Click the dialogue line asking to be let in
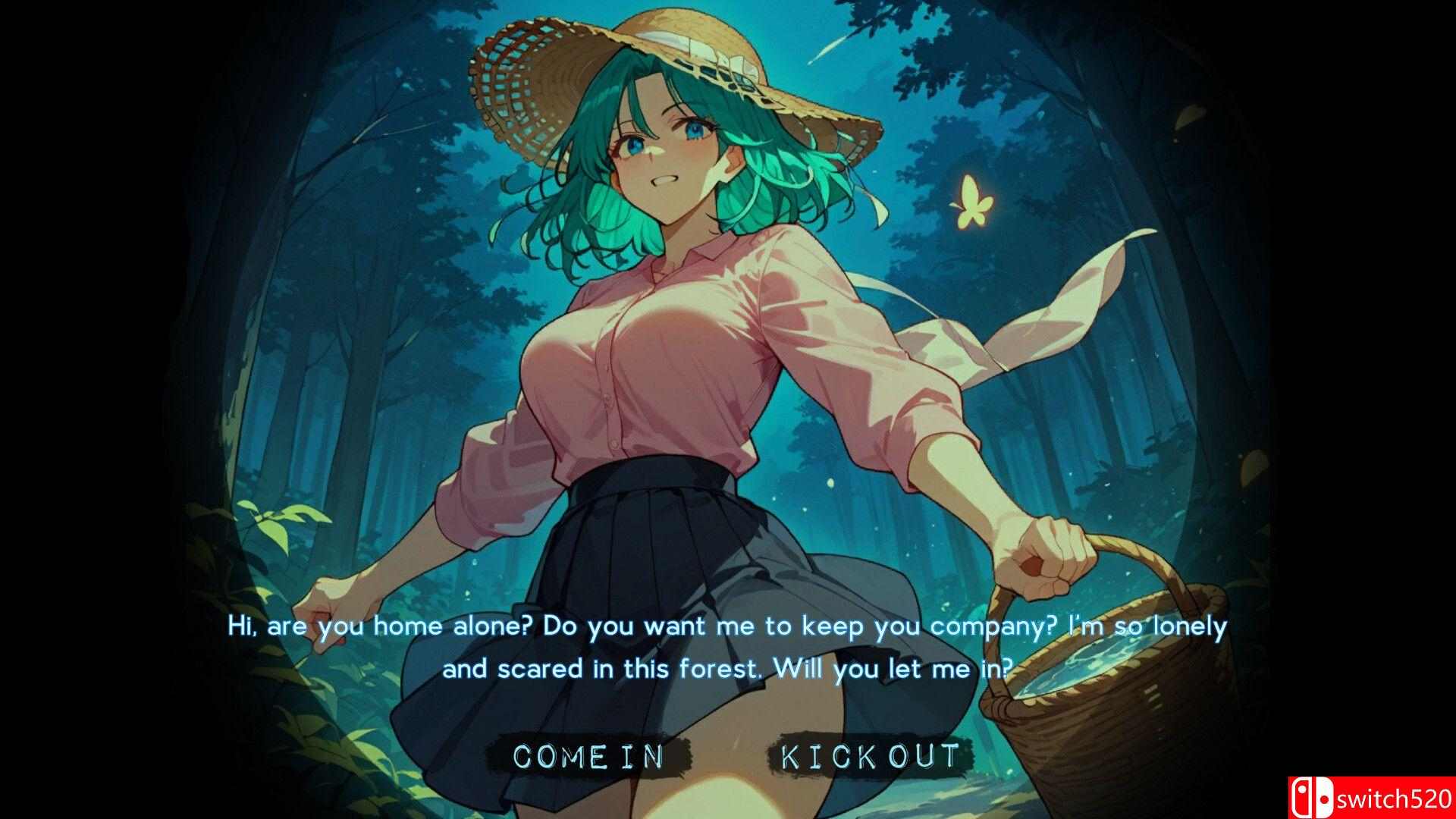Screen dimensions: 1456x819 coord(728,667)
